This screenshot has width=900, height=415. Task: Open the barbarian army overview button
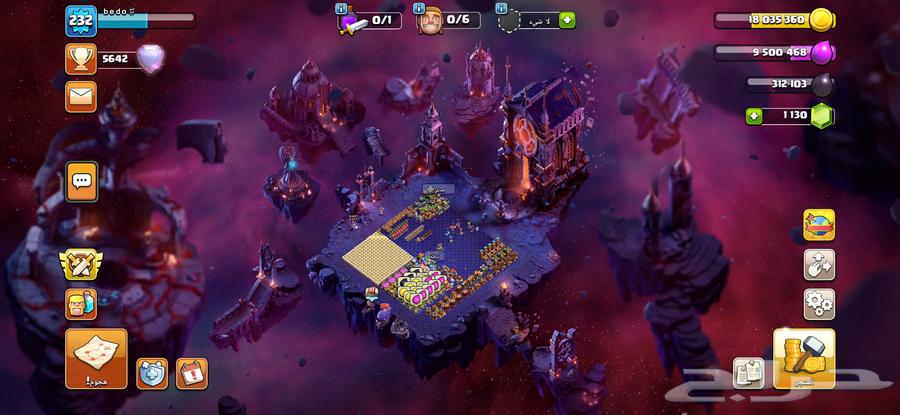coord(81,302)
